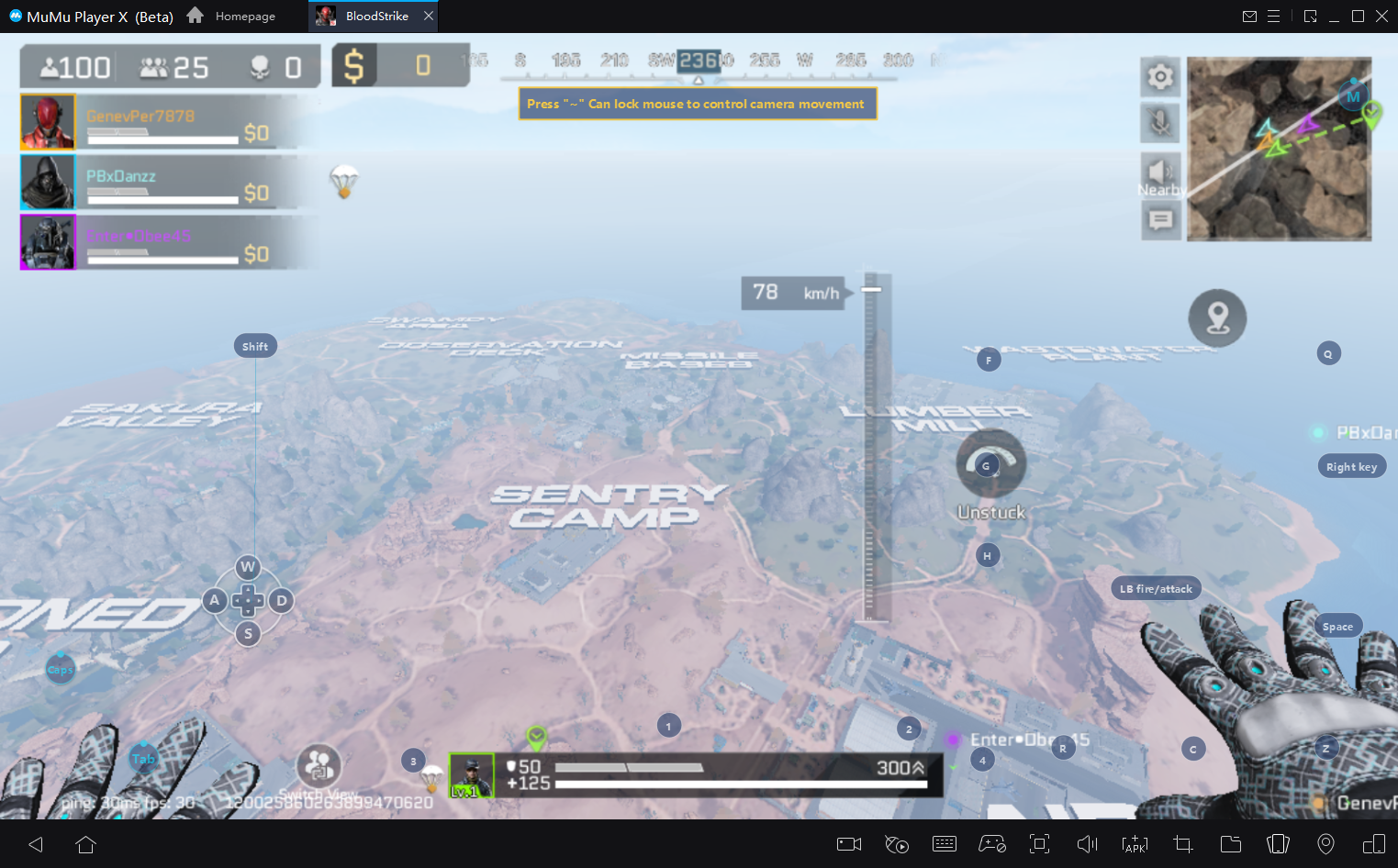1398x868 pixels.
Task: Select the purple-framed third teammate portrait
Action: click(48, 242)
